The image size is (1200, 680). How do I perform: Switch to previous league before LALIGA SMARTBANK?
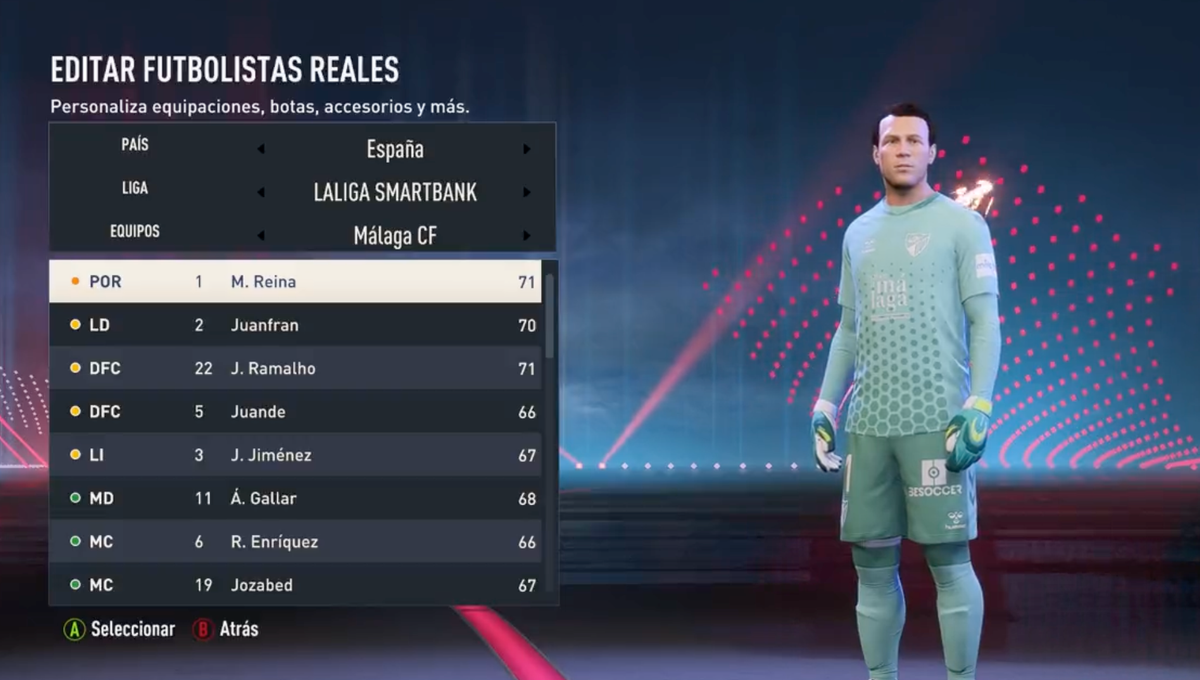coord(261,193)
